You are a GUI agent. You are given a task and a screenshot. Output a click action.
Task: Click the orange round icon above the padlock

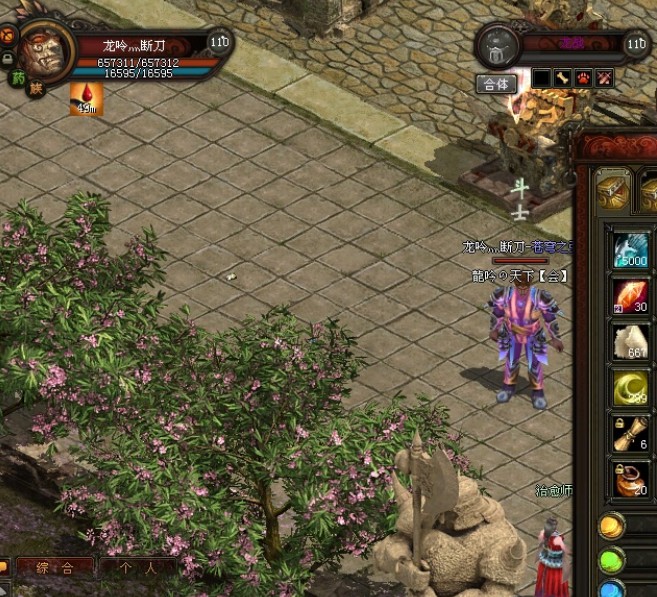tap(7, 34)
